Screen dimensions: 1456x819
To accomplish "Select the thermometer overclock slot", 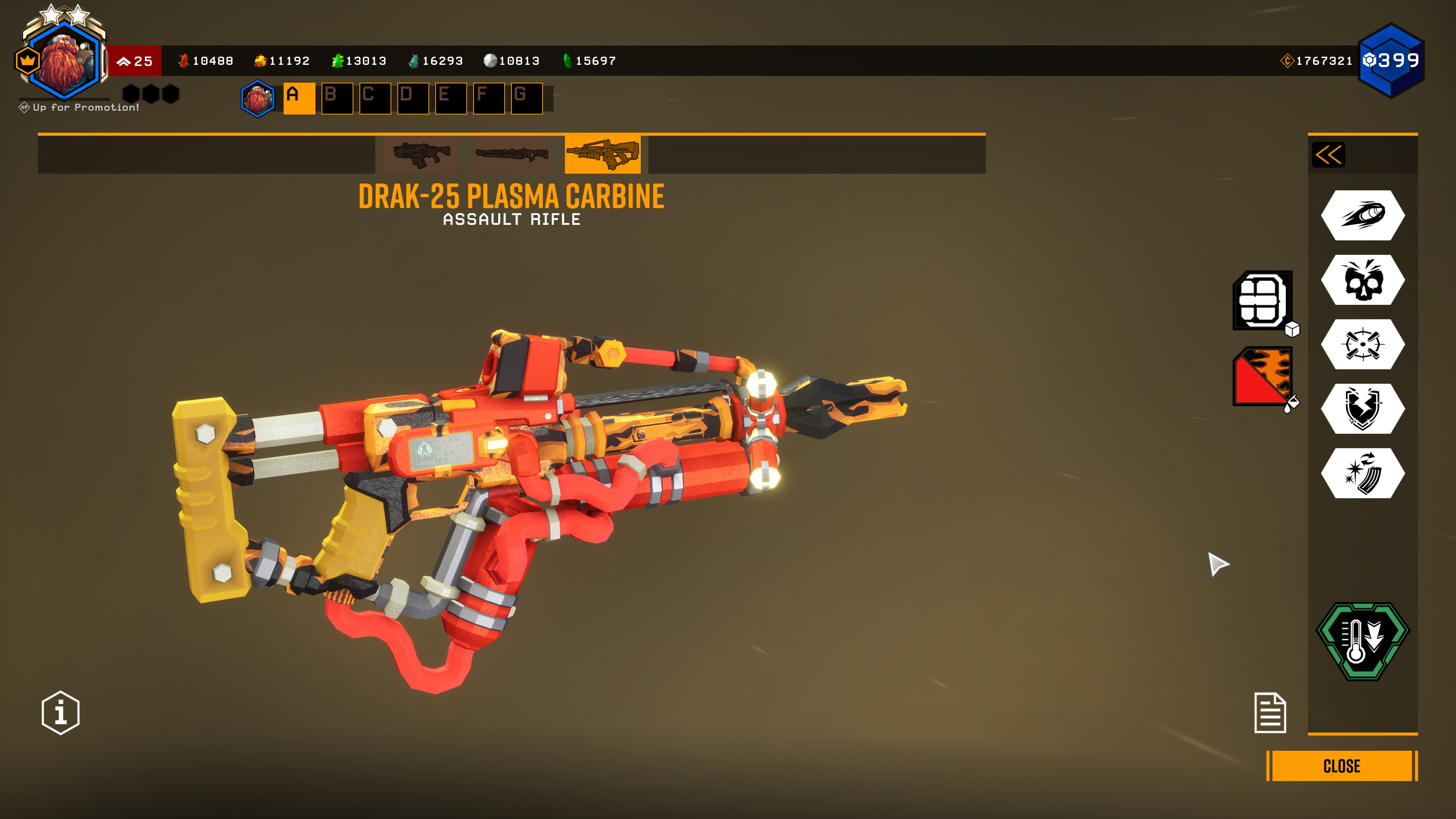I will [x=1362, y=642].
